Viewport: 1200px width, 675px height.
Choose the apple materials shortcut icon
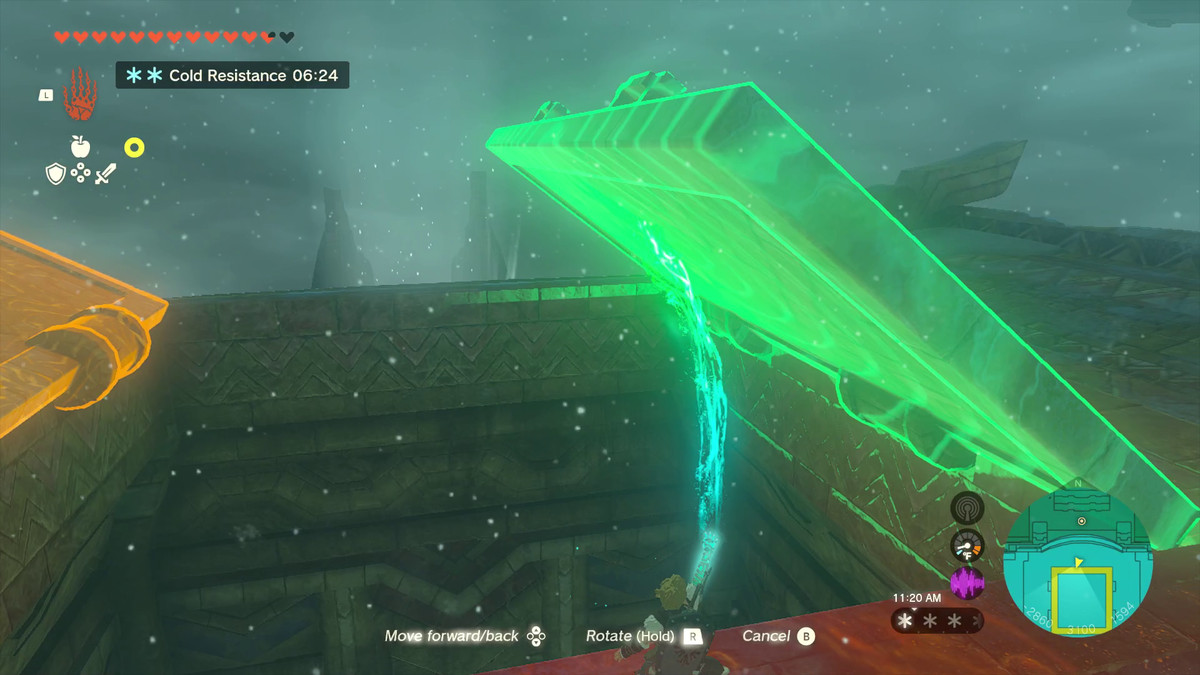pyautogui.click(x=81, y=146)
